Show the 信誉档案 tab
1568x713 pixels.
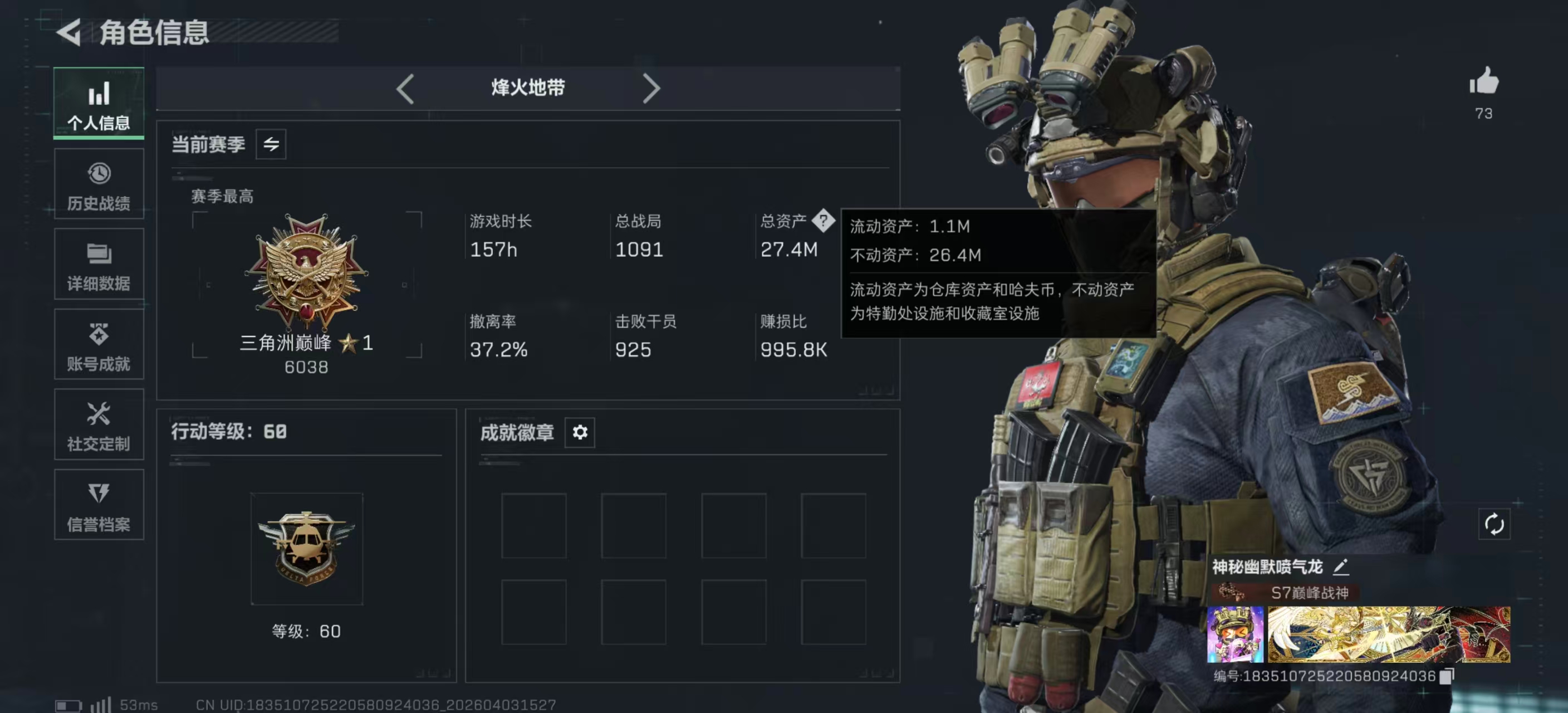[99, 505]
